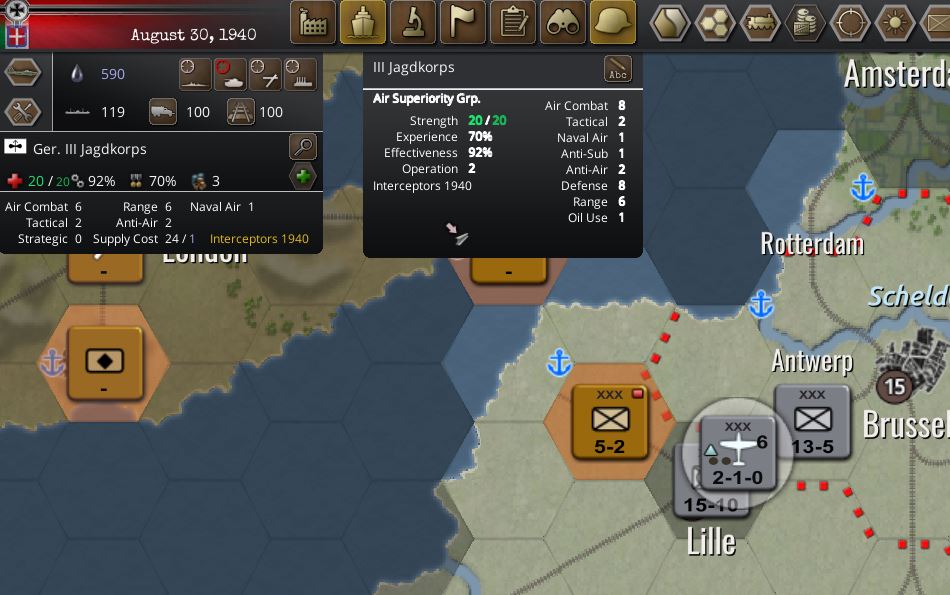Open the clipboard report screen
The width and height of the screenshot is (950, 595).
tap(513, 22)
